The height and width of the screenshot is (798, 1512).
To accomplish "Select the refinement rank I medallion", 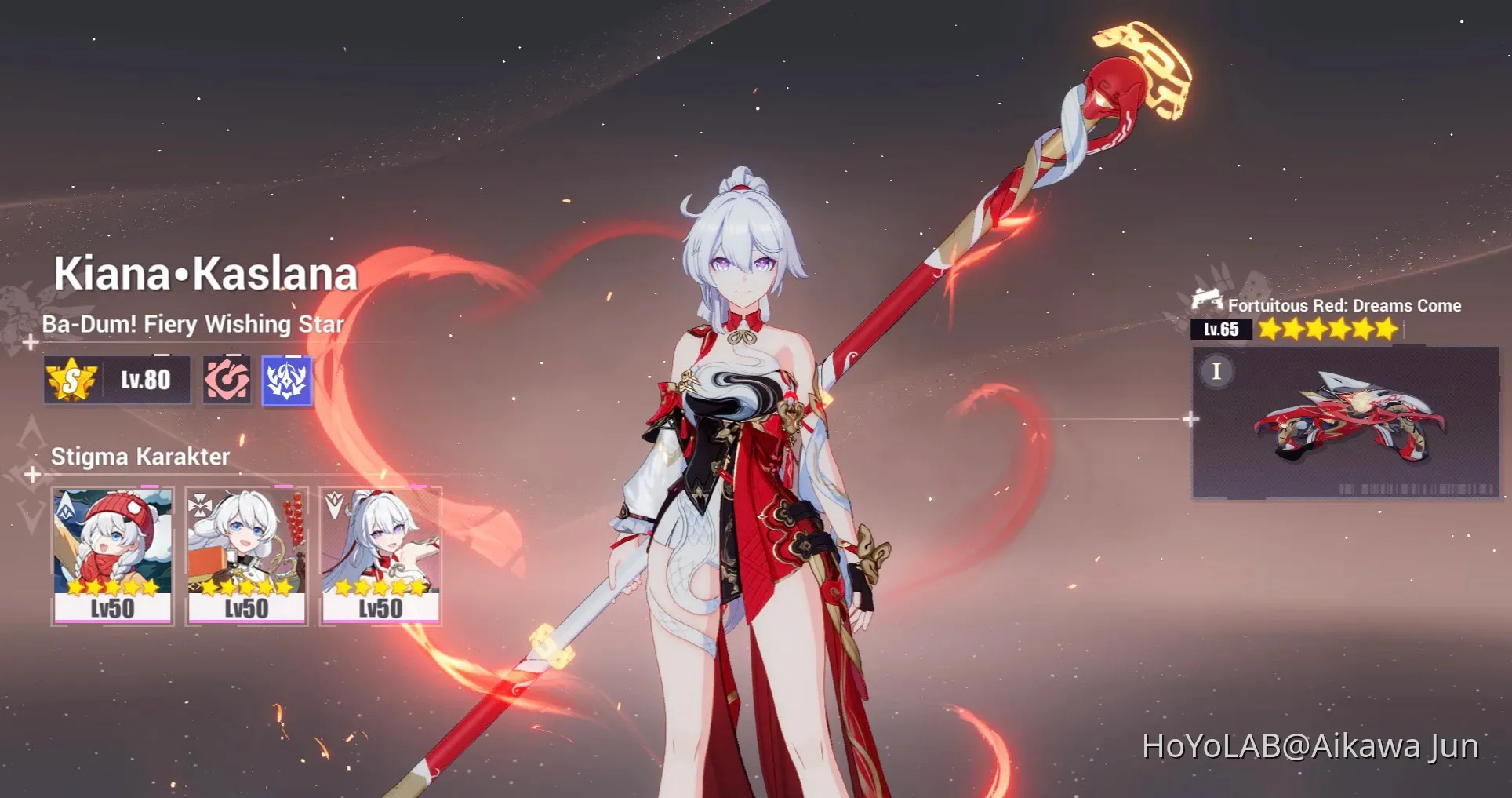I will 1216,370.
